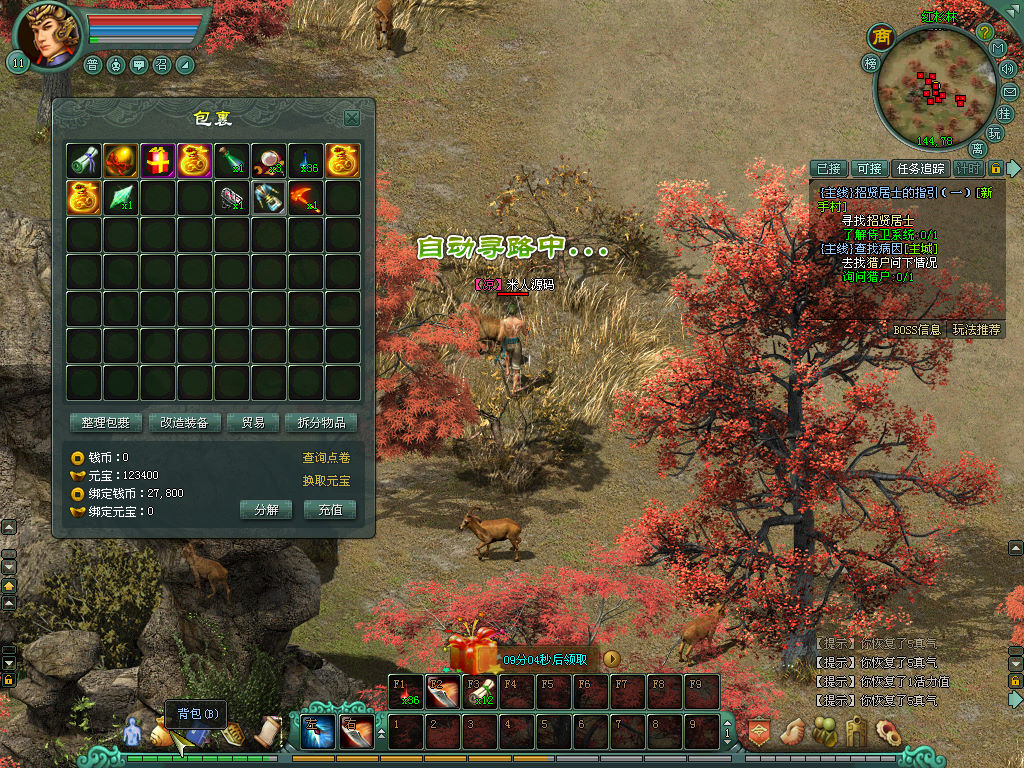Viewport: 1024px width, 768px height.
Task: Click the timed reward gift box
Action: click(472, 652)
